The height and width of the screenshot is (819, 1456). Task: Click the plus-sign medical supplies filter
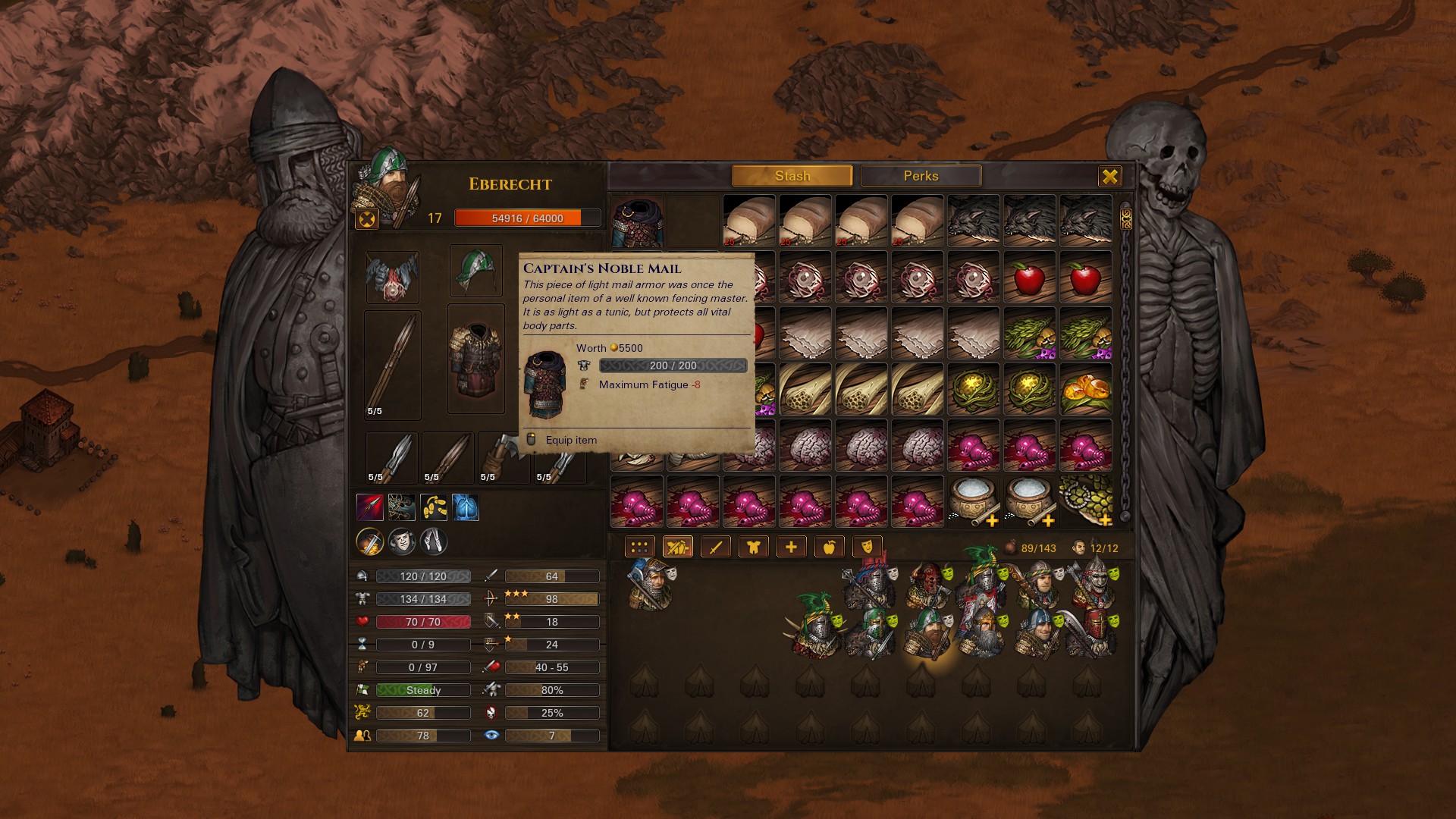pyautogui.click(x=789, y=546)
